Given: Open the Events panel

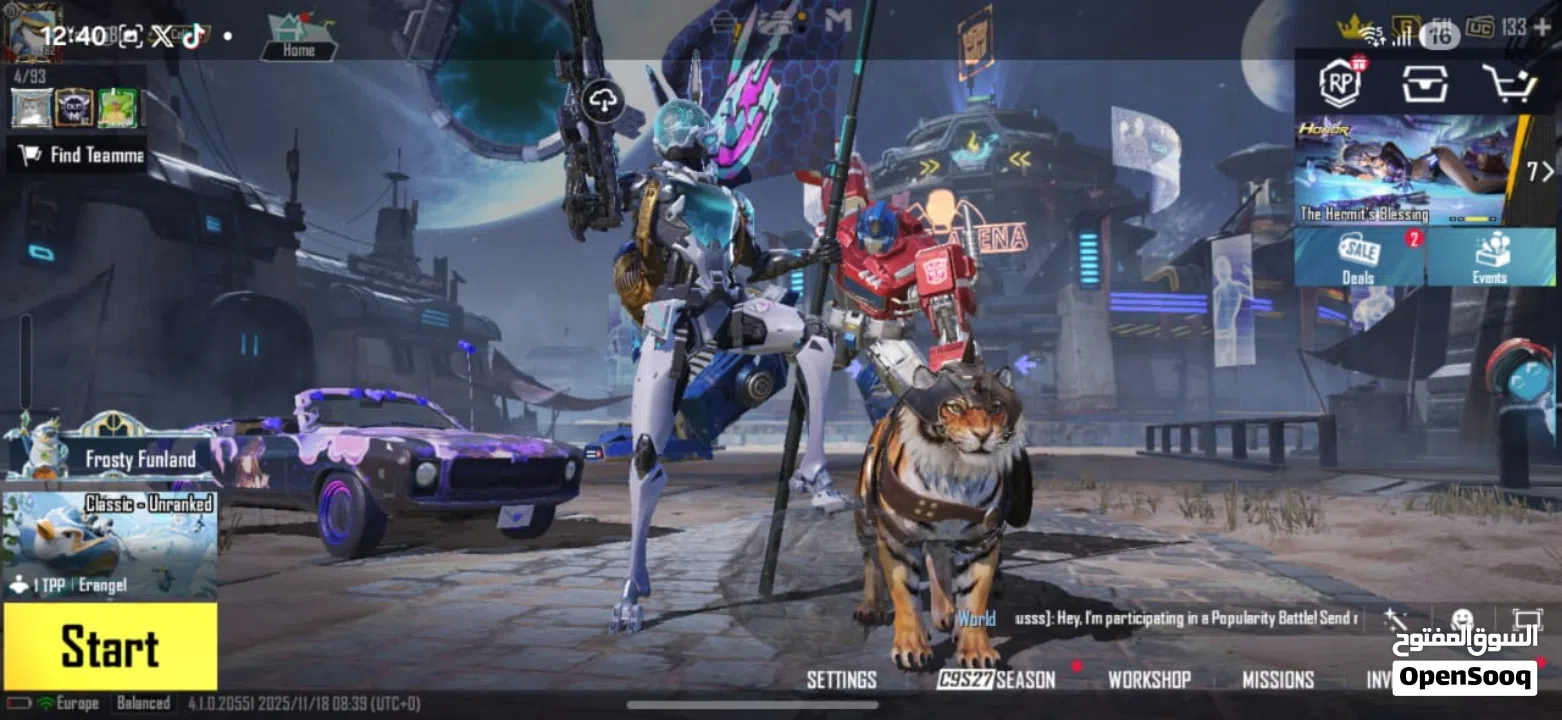Looking at the screenshot, I should (x=1490, y=257).
